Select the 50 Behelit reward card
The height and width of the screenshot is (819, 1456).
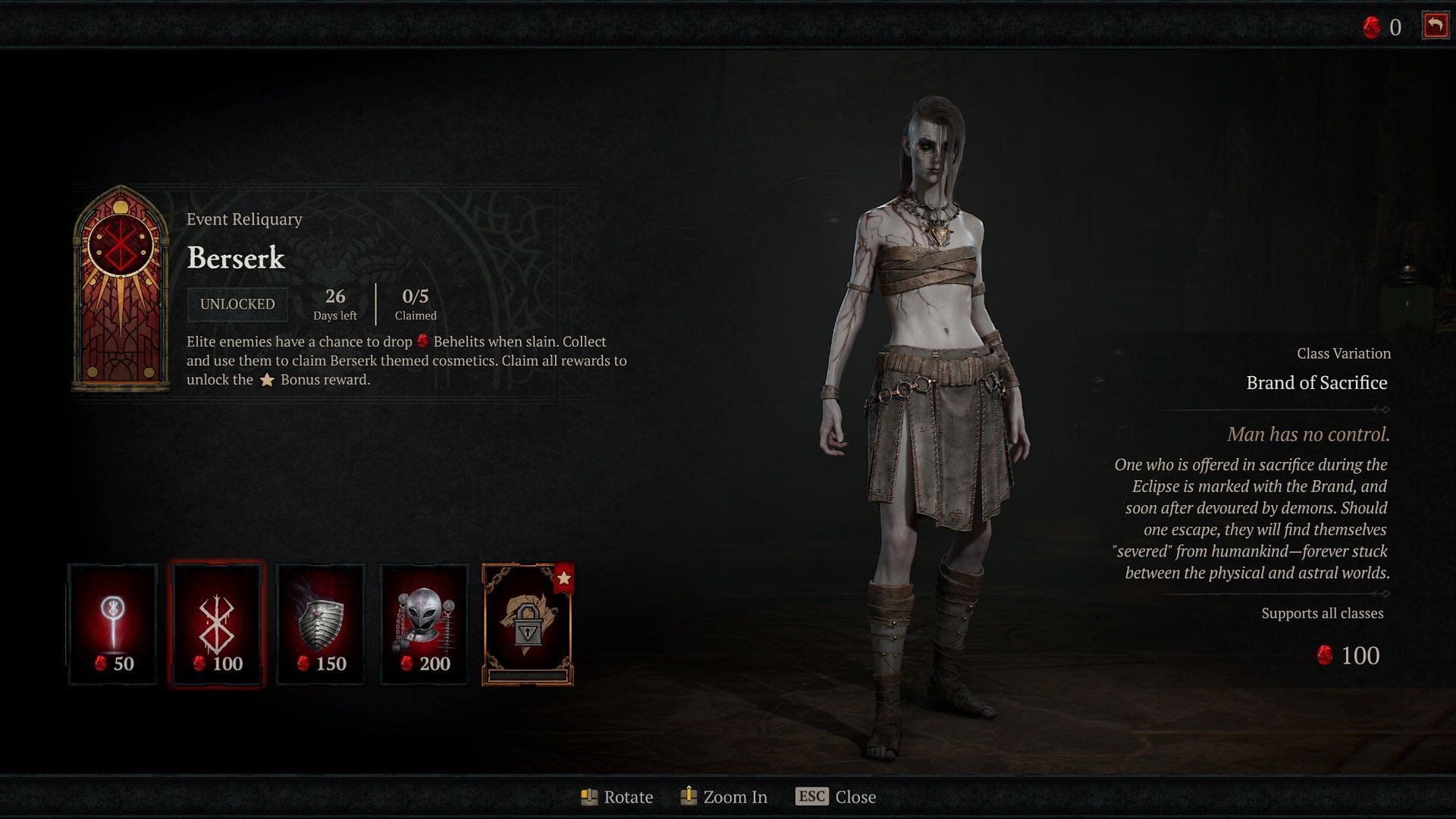113,624
